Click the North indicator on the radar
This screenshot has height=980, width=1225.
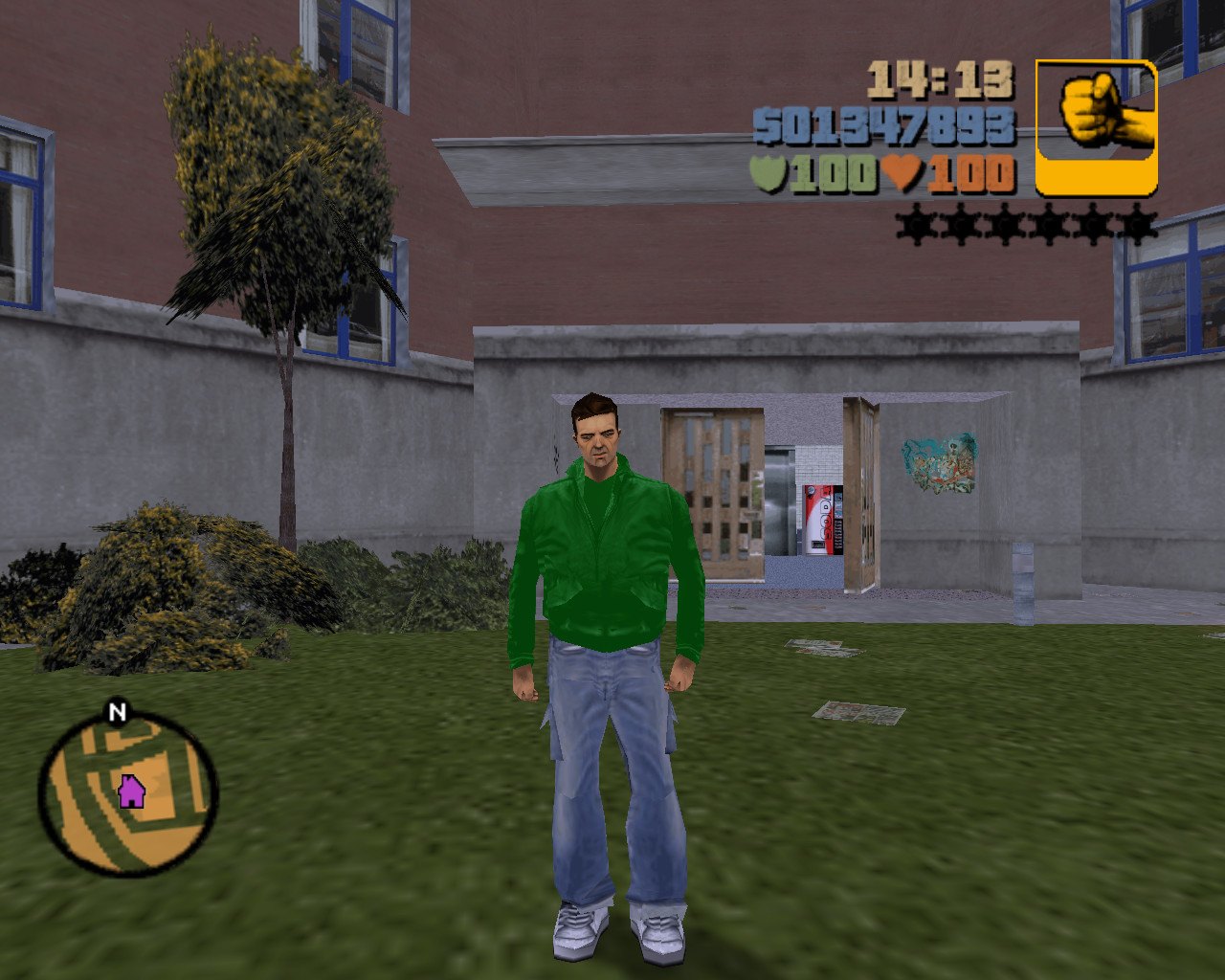117,712
